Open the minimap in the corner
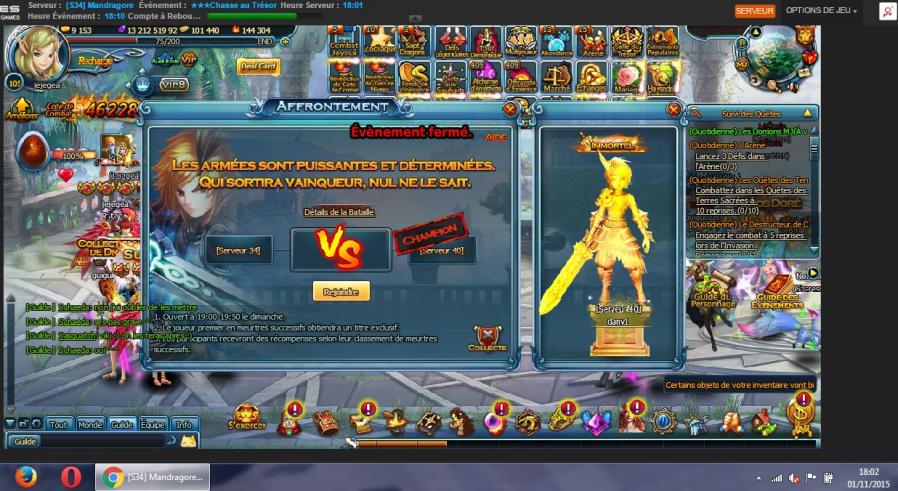This screenshot has height=491, width=898. pyautogui.click(x=773, y=49)
